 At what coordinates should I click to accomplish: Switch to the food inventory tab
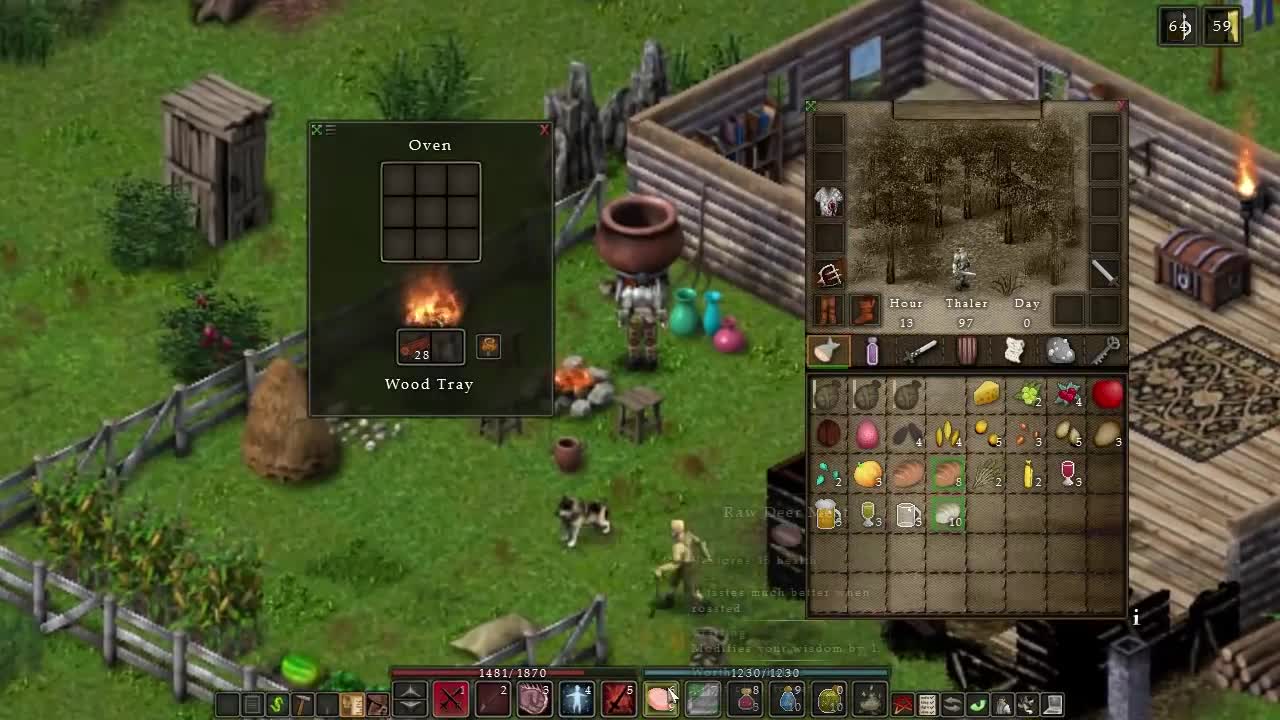click(x=828, y=351)
